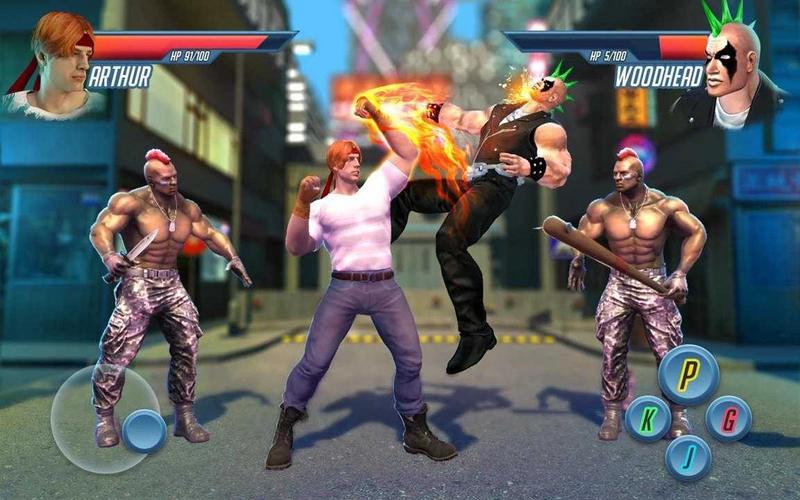Tap the blue J jump button

click(x=688, y=458)
